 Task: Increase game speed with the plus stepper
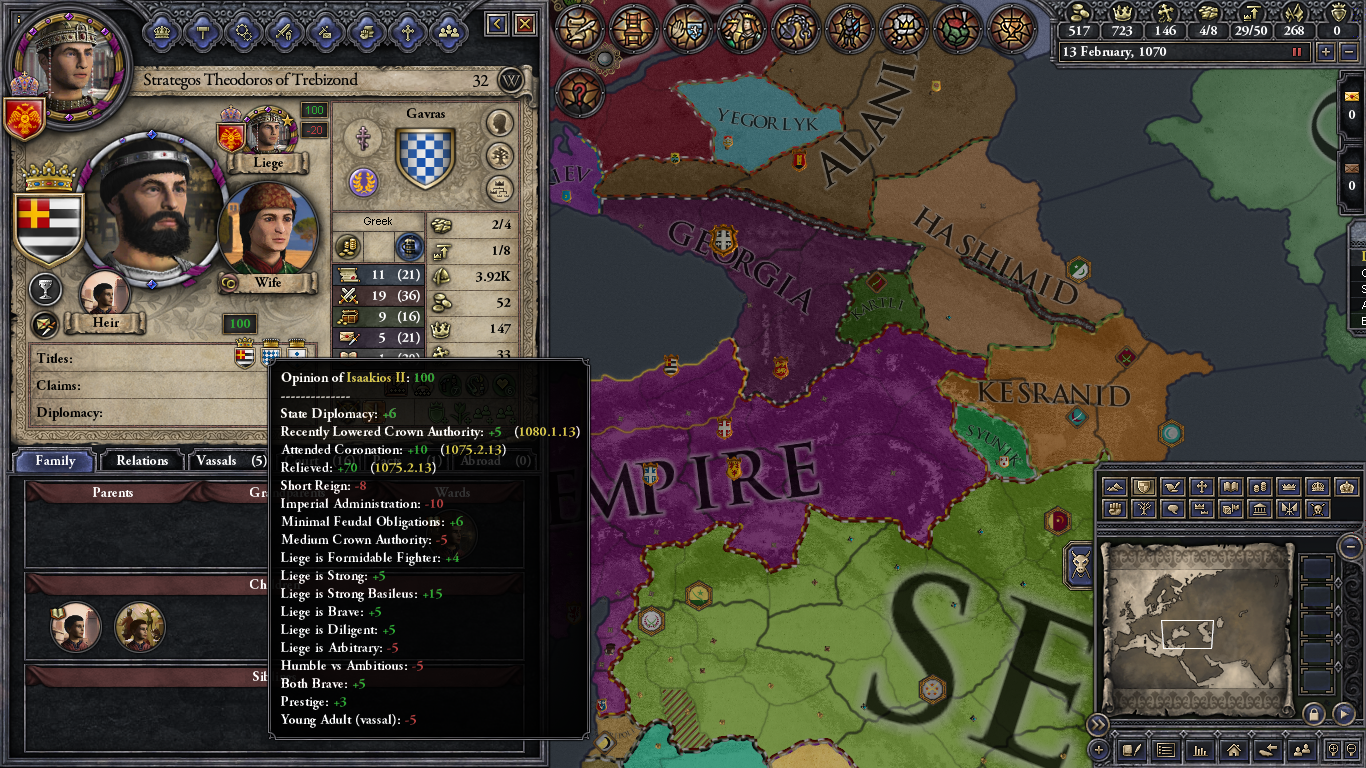(1326, 52)
